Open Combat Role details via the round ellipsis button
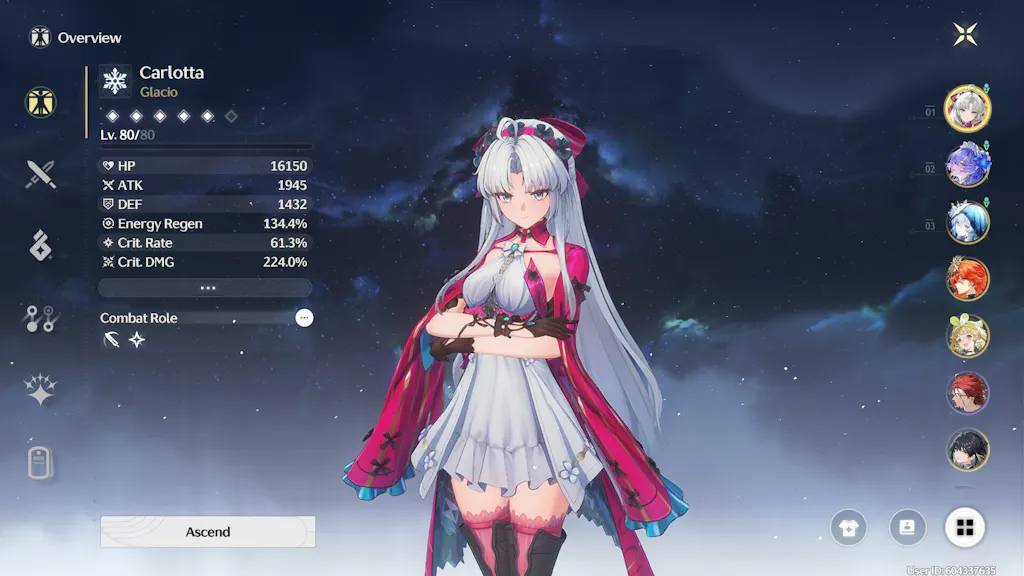Viewport: 1024px width, 576px height. (304, 318)
